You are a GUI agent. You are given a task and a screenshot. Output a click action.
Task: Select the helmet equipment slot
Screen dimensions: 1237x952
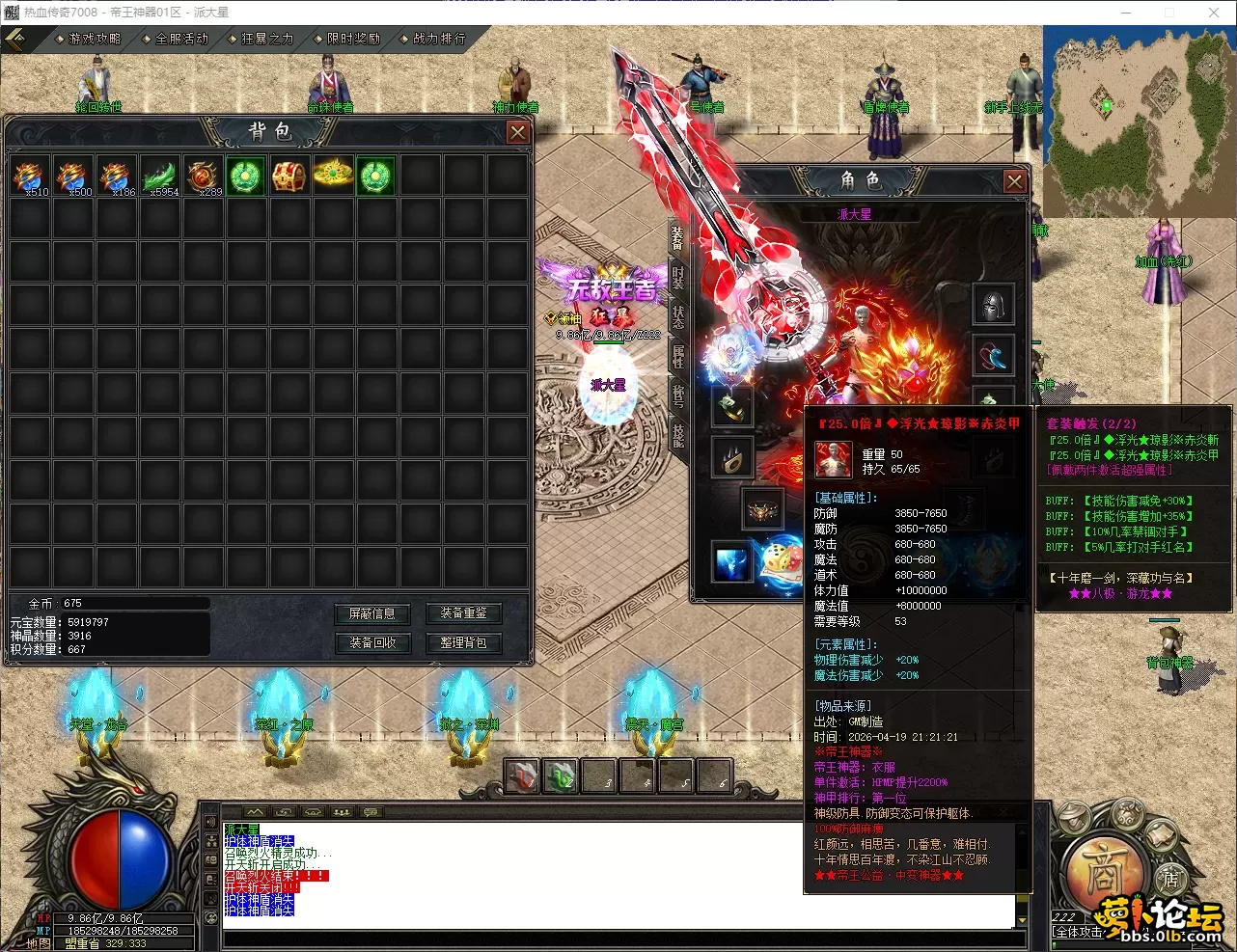(x=993, y=305)
